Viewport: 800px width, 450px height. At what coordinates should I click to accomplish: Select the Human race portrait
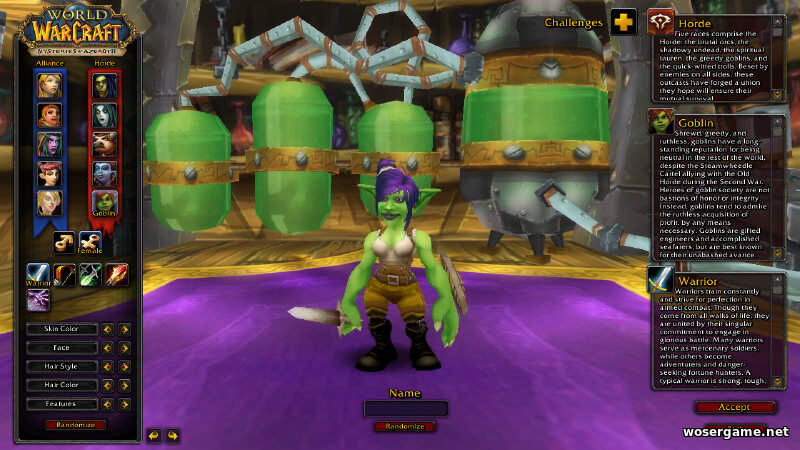tap(50, 86)
